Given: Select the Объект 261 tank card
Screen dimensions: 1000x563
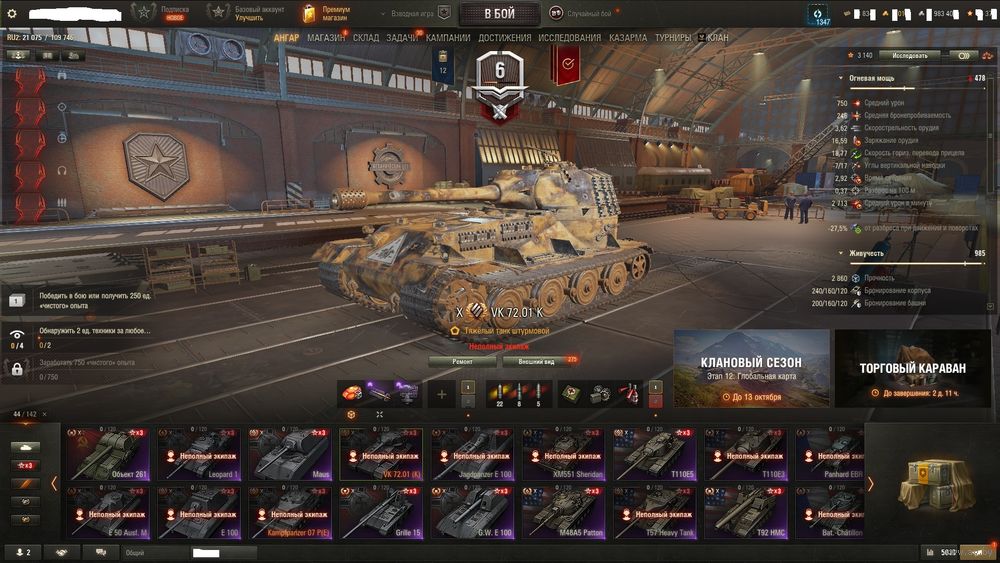Looking at the screenshot, I should (x=106, y=454).
